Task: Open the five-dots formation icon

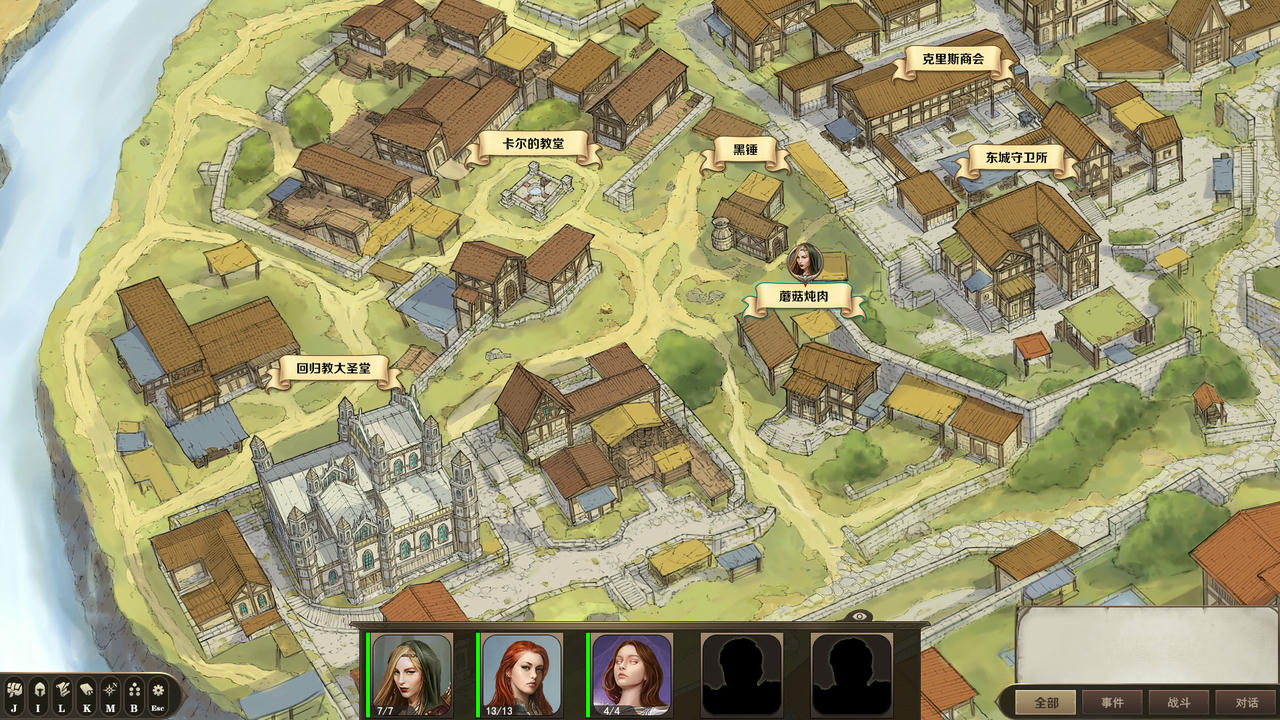Action: coord(134,689)
